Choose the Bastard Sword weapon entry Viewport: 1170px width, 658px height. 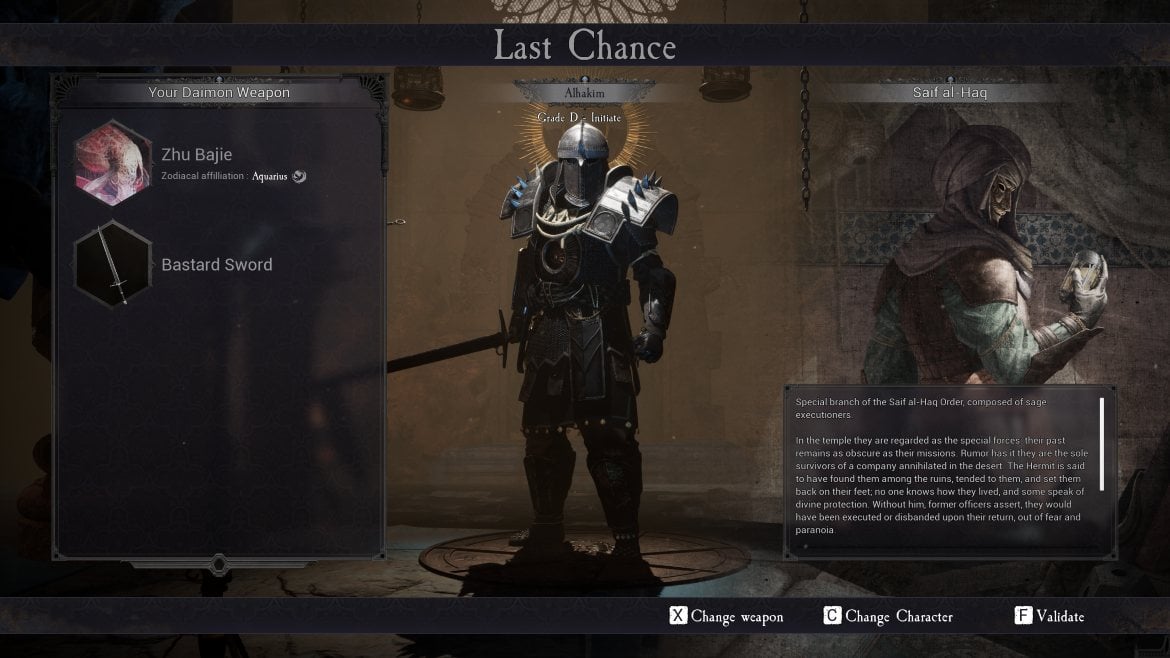(x=217, y=265)
